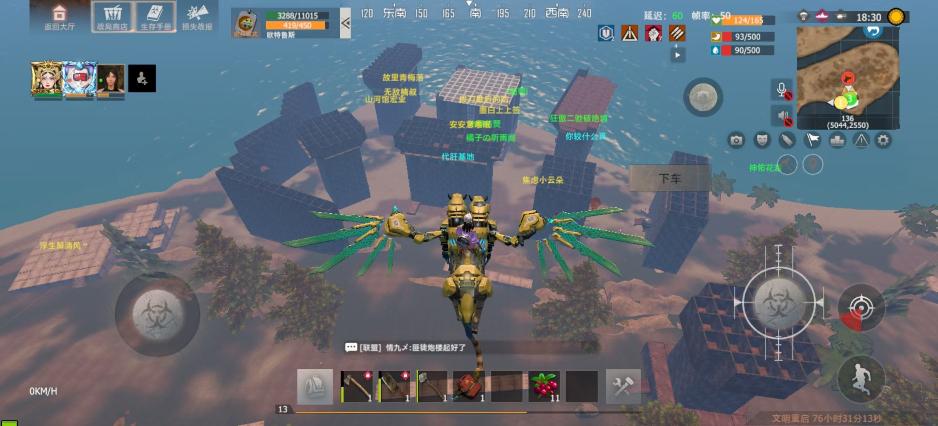Image resolution: width=938 pixels, height=426 pixels.
Task: Collapse the player status panel arrow
Action: [x=345, y=21]
